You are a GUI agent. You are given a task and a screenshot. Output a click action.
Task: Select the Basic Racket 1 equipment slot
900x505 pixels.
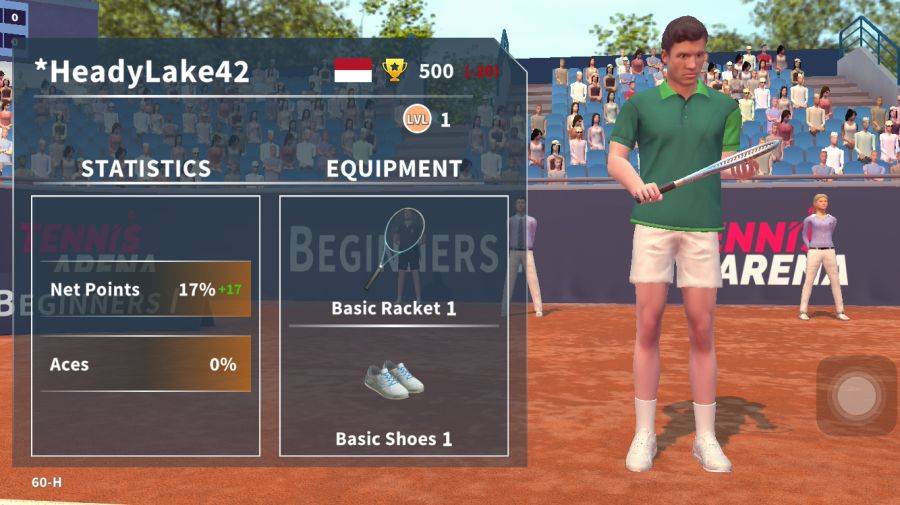[393, 262]
